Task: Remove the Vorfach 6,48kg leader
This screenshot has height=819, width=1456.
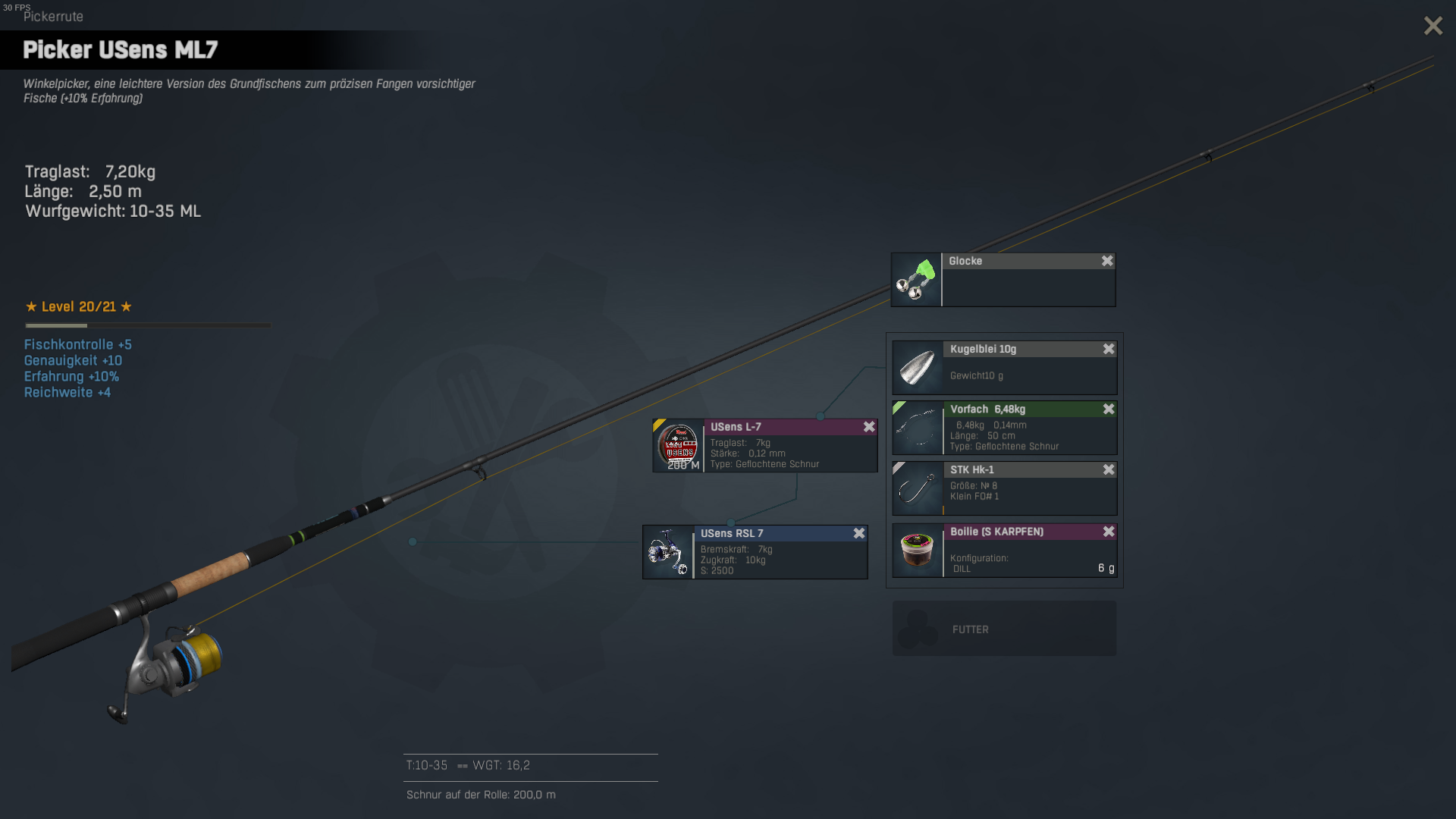Action: (x=1109, y=409)
